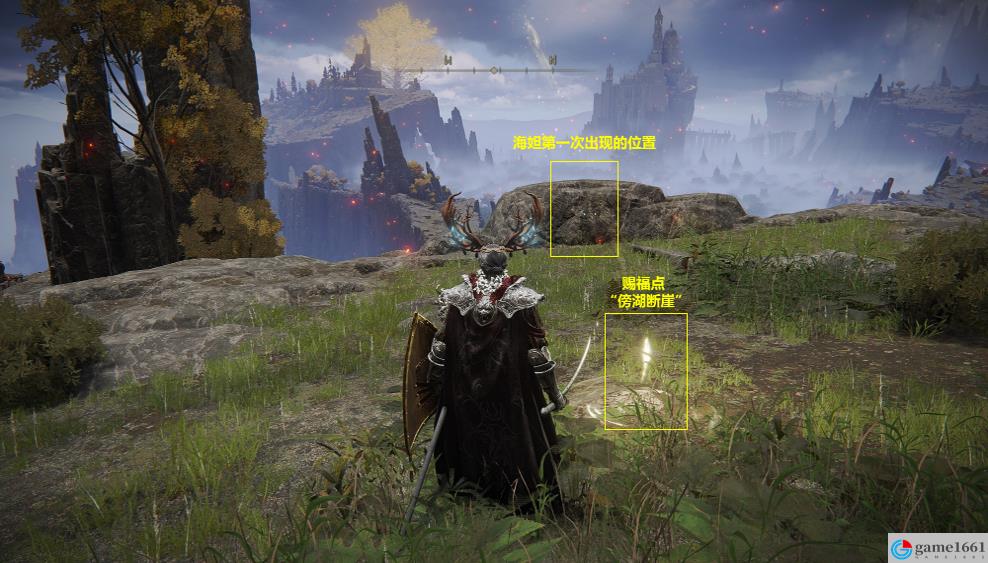This screenshot has width=988, height=563.
Task: Click the game1661 watermark logo
Action: click(x=937, y=548)
